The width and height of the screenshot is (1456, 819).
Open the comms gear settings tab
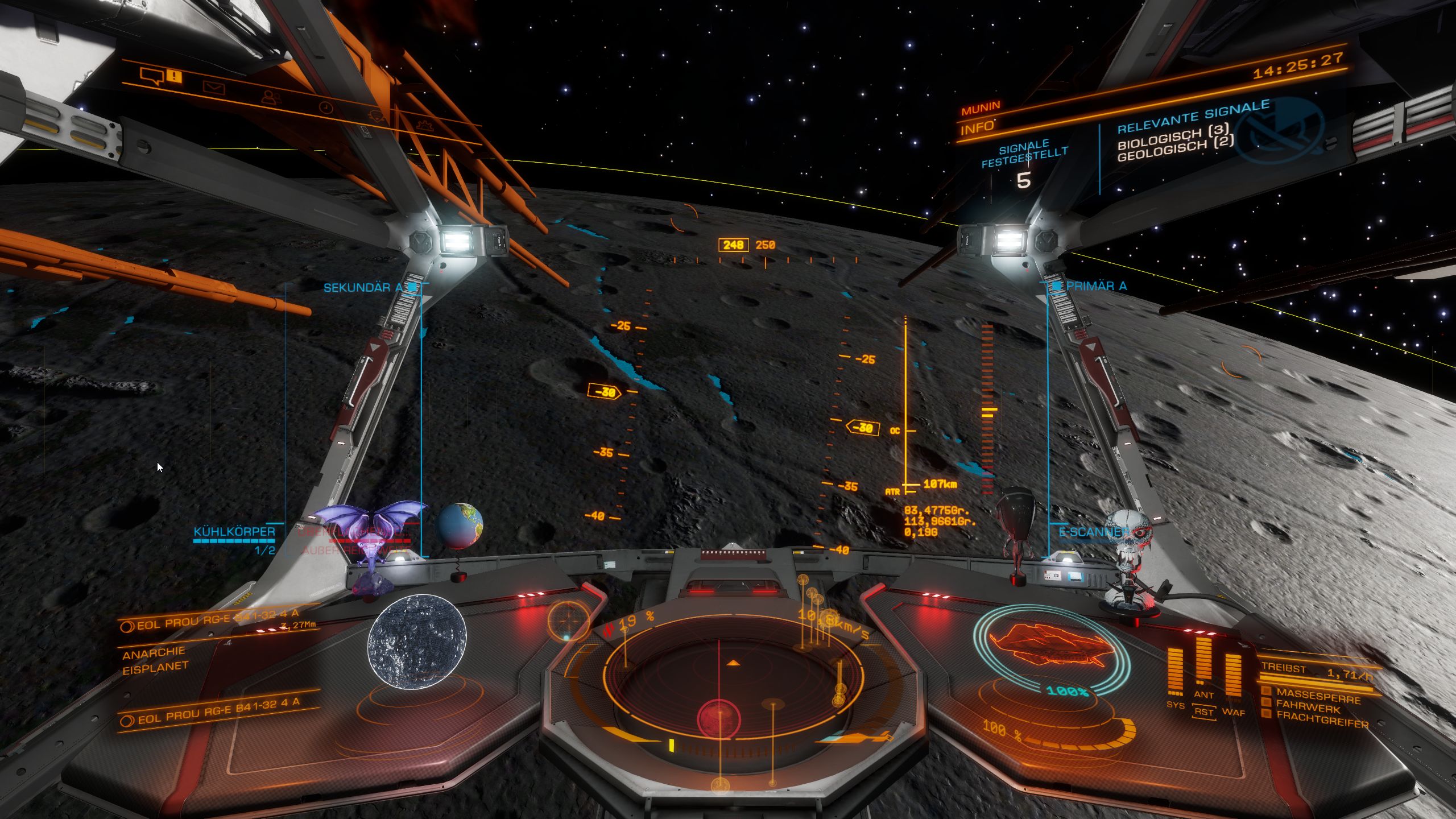pyautogui.click(x=424, y=124)
